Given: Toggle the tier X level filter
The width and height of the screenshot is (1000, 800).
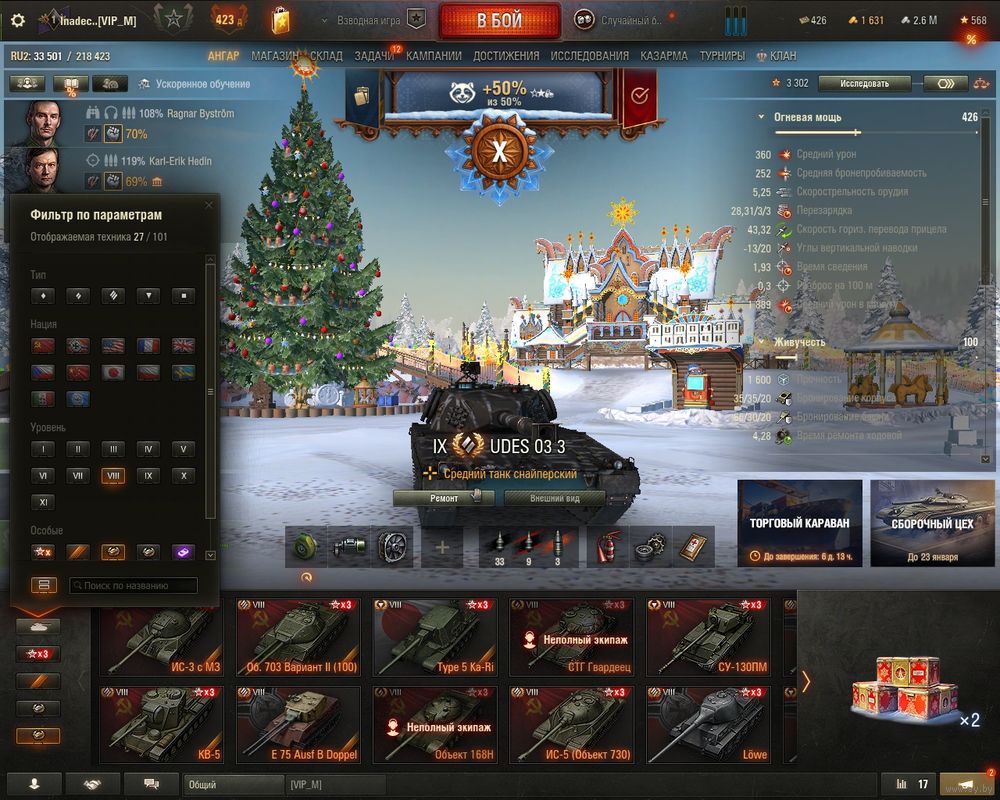Looking at the screenshot, I should coord(183,476).
